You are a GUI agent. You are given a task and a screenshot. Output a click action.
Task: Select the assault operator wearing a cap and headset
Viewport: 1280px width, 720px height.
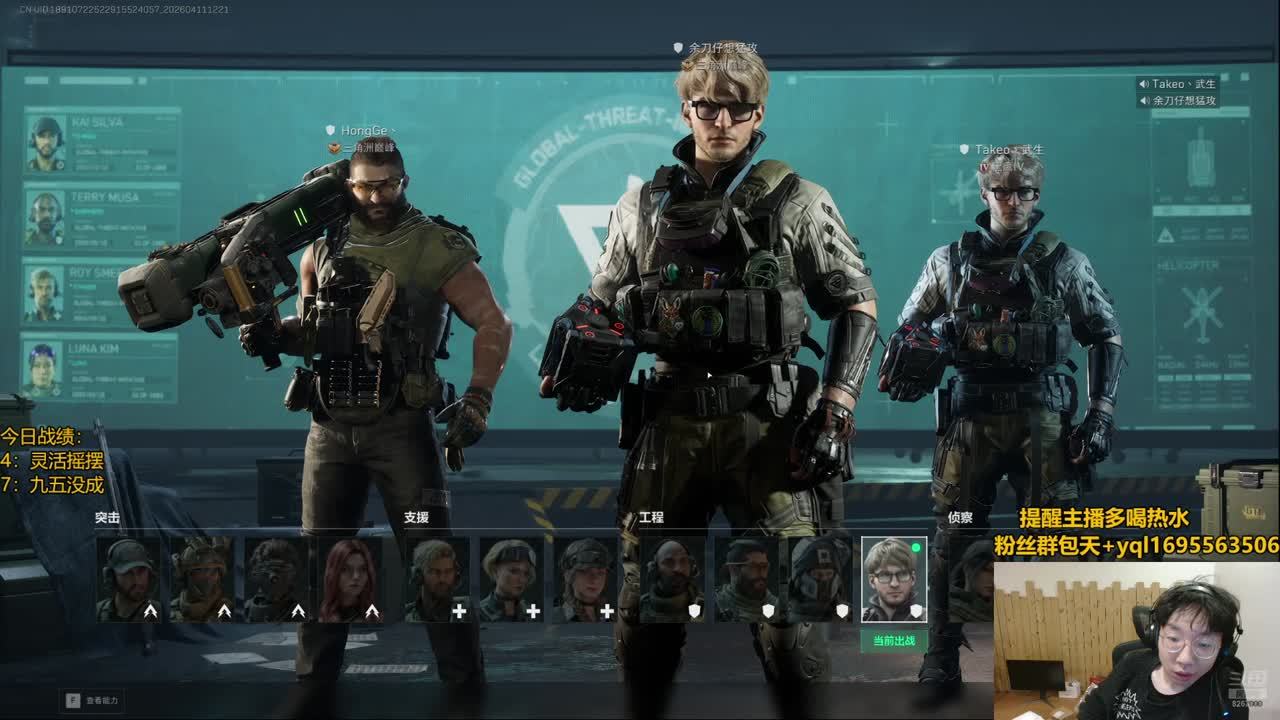[128, 580]
